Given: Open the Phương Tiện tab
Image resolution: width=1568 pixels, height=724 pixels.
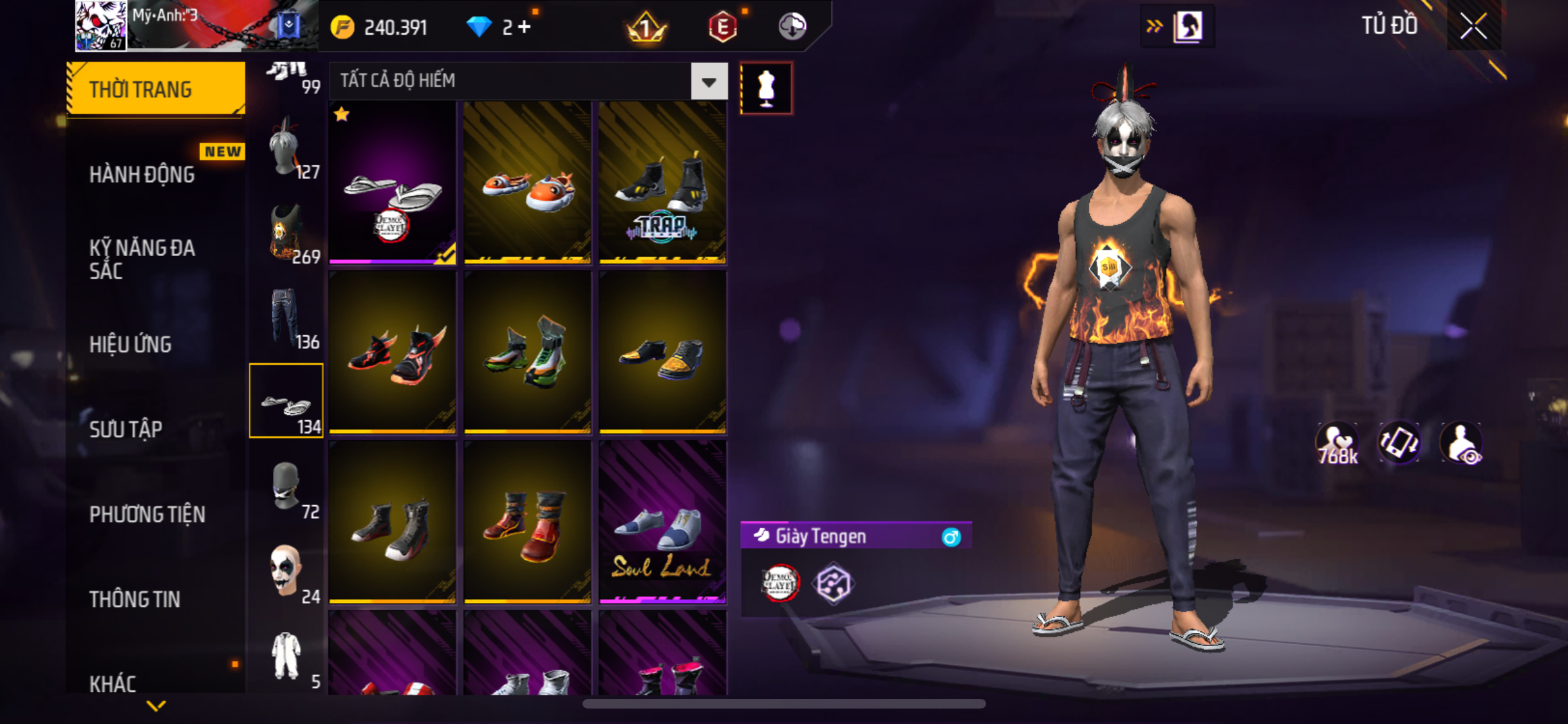Looking at the screenshot, I should tap(147, 514).
